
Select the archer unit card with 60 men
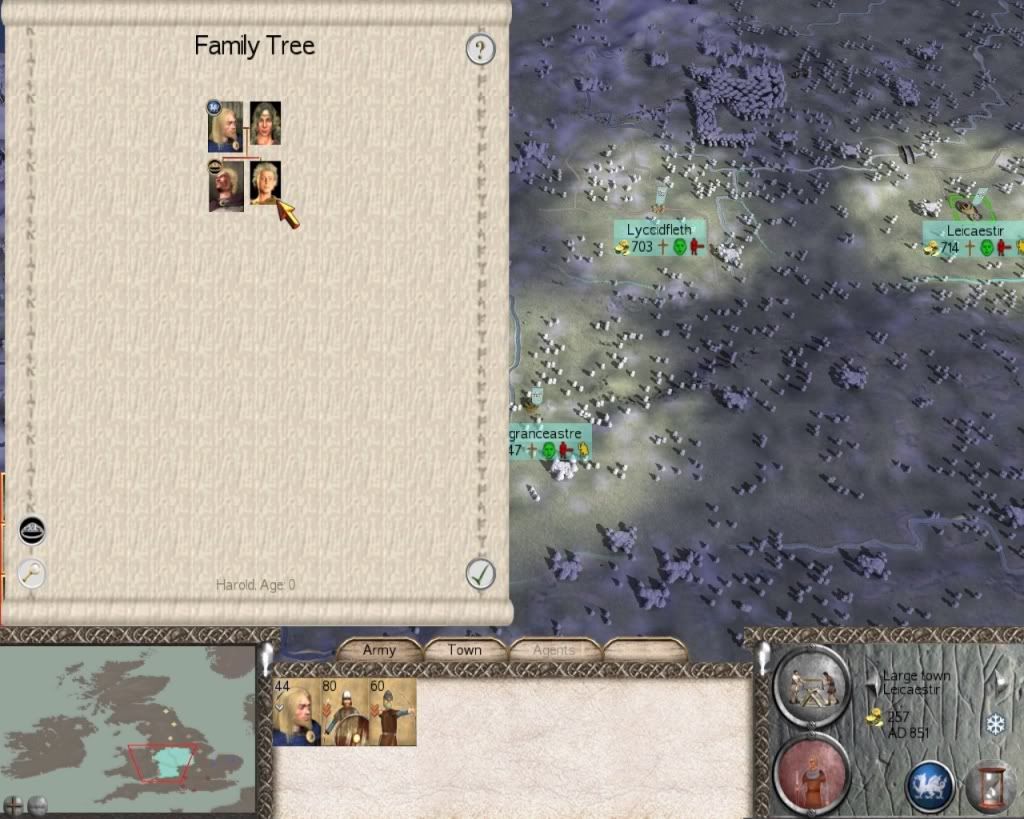click(392, 712)
